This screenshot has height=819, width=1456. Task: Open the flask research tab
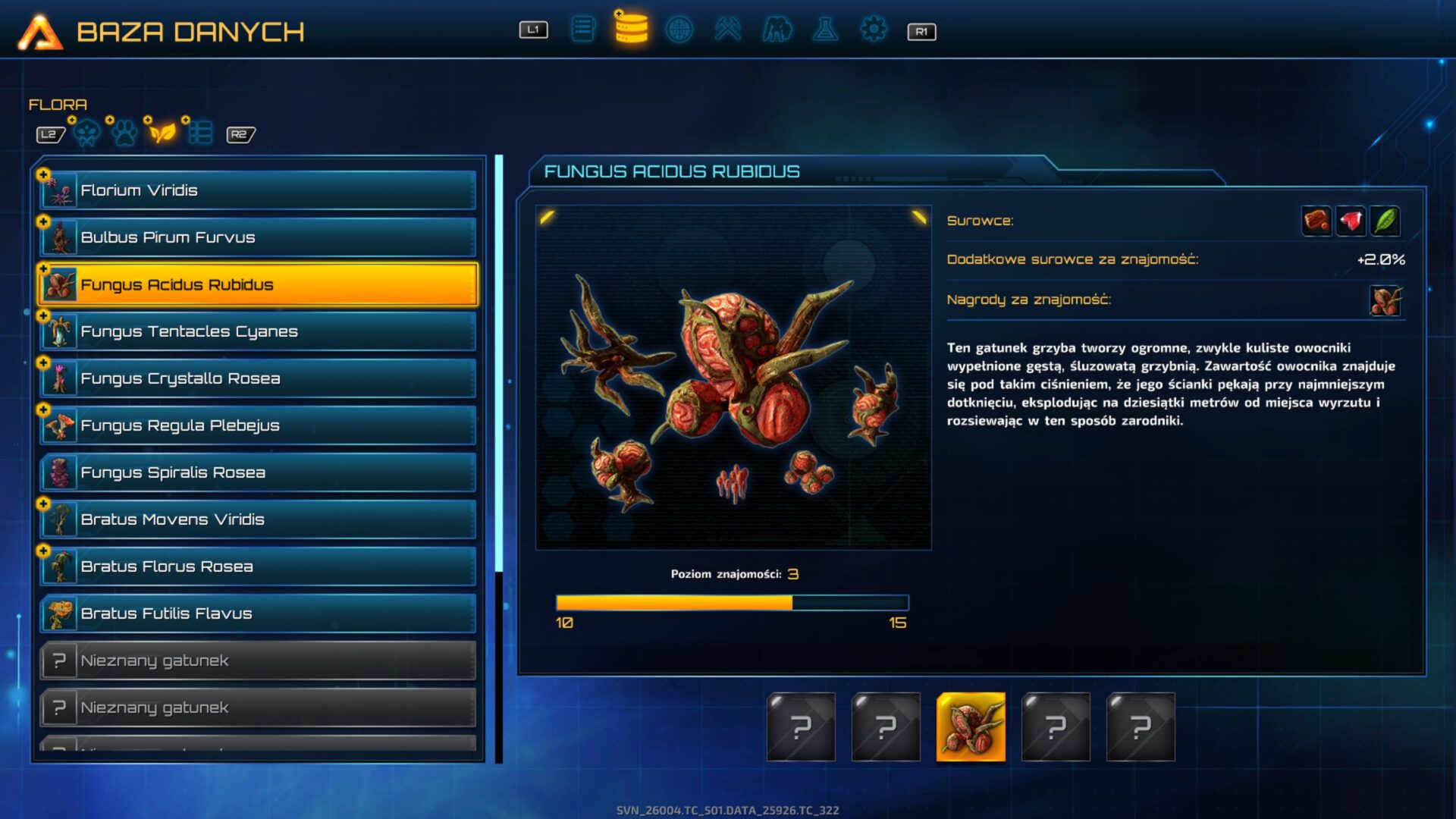click(x=825, y=30)
